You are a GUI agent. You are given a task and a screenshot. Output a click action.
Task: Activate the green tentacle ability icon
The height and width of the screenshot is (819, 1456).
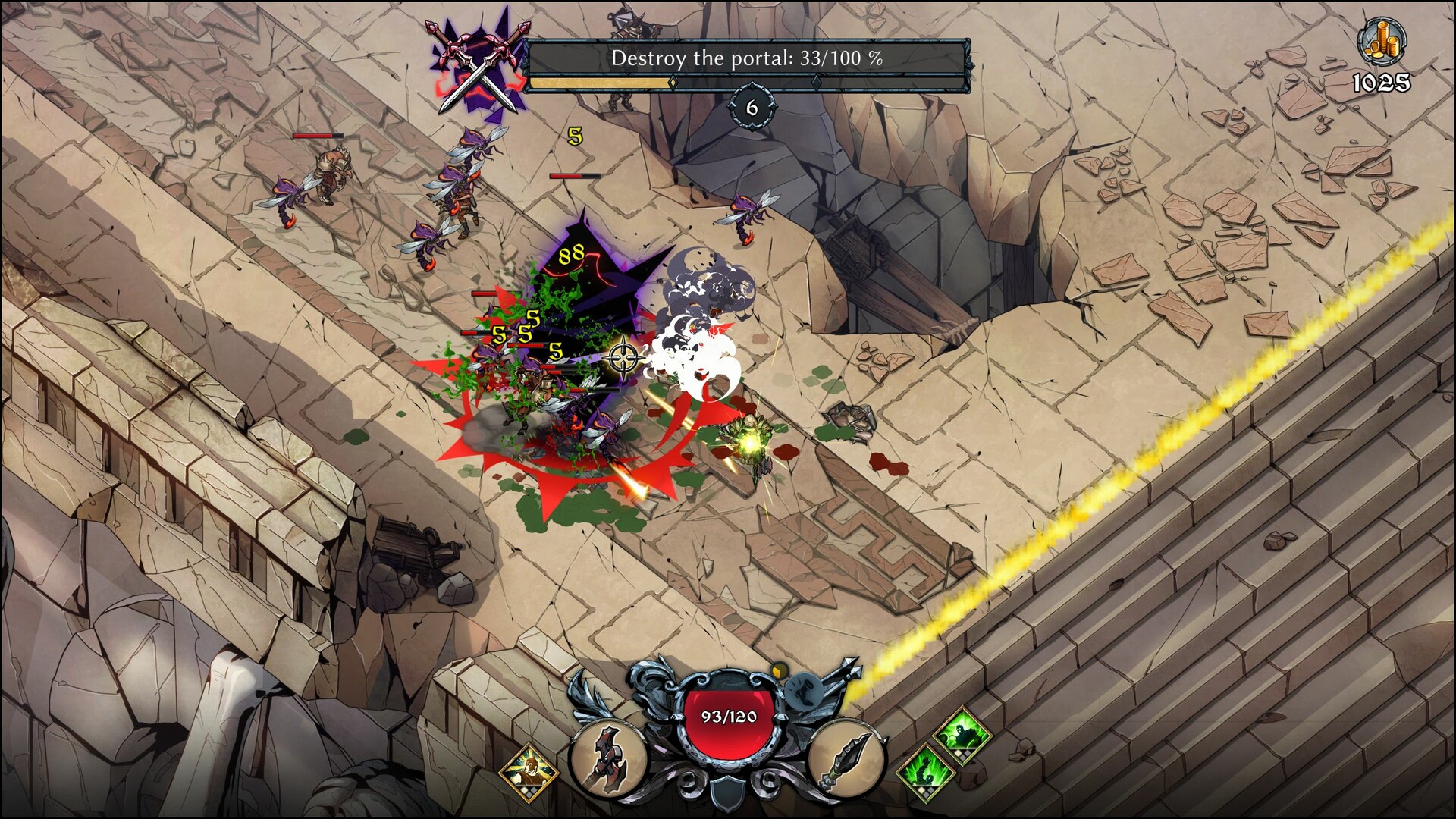[925, 772]
